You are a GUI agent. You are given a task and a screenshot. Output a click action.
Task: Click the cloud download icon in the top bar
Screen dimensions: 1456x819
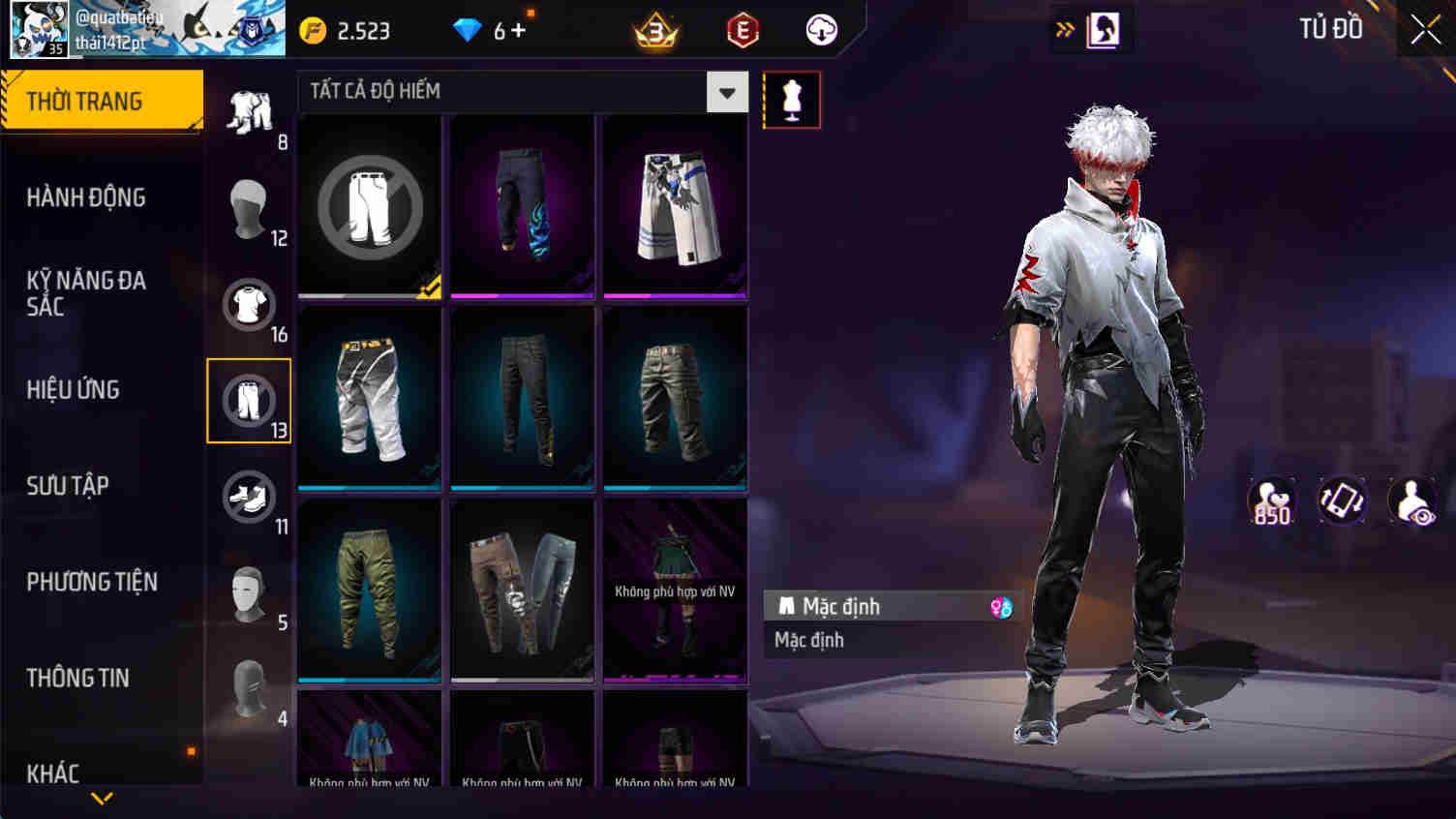point(822,29)
